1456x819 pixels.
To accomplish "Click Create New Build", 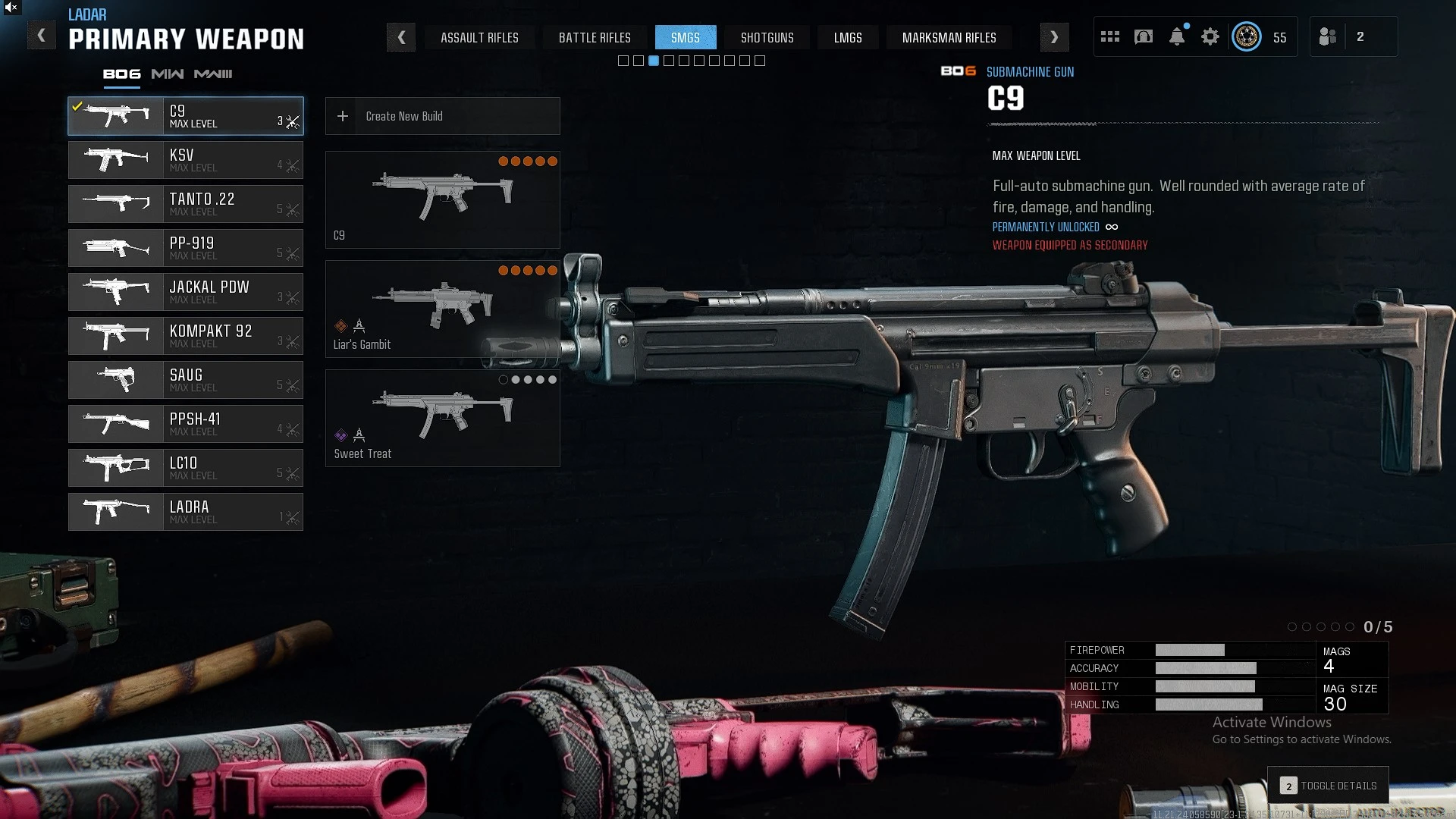I will [442, 116].
